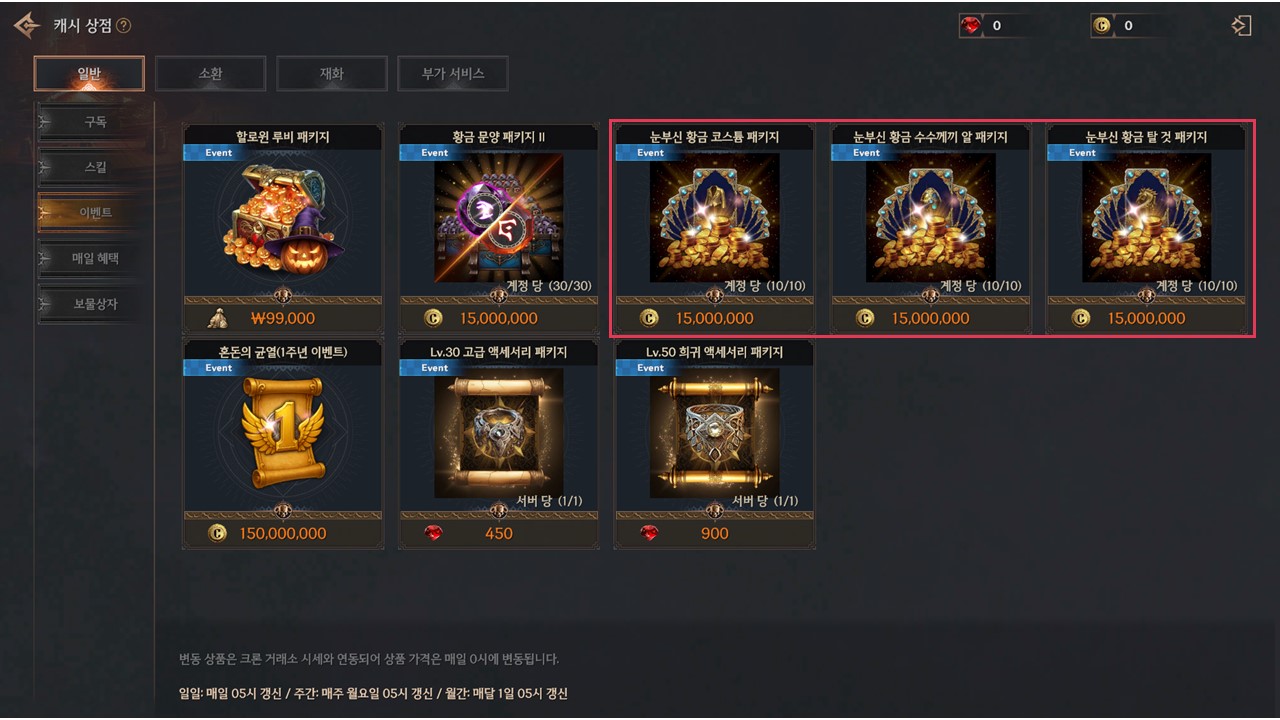
Task: Select the 이벤트 category
Action: (95, 213)
